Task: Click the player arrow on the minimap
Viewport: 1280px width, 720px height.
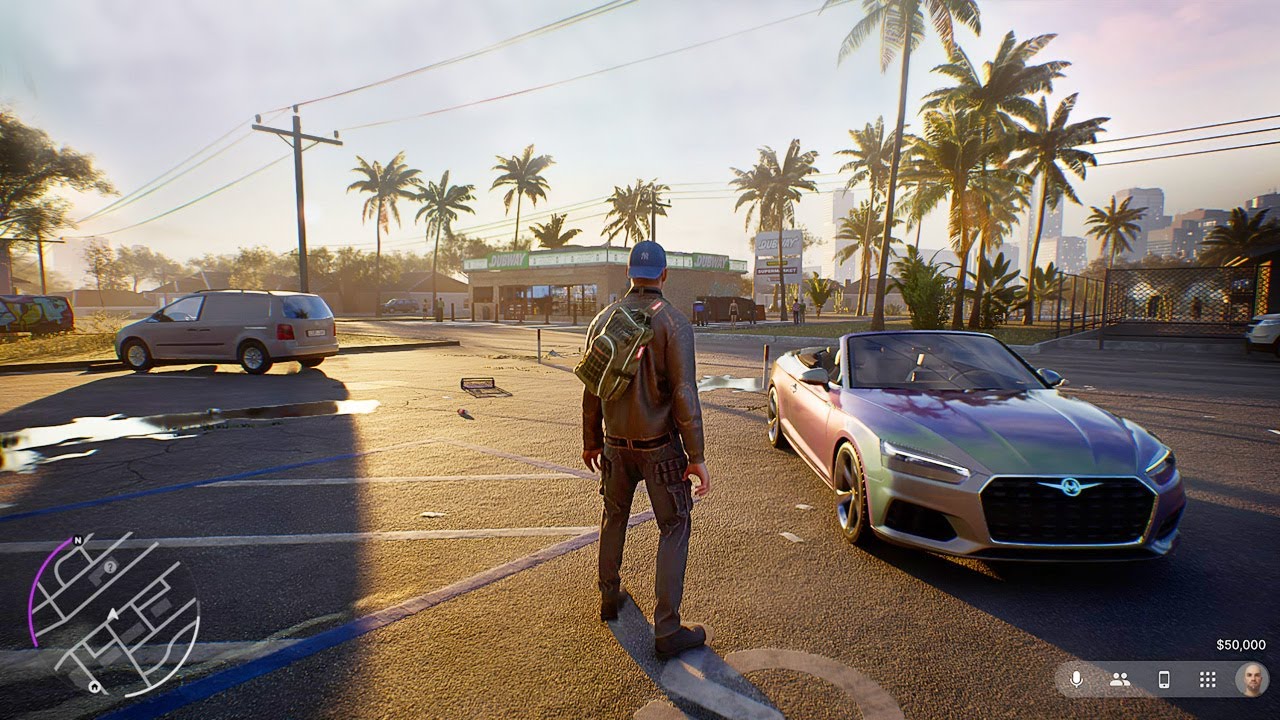Action: tap(113, 612)
